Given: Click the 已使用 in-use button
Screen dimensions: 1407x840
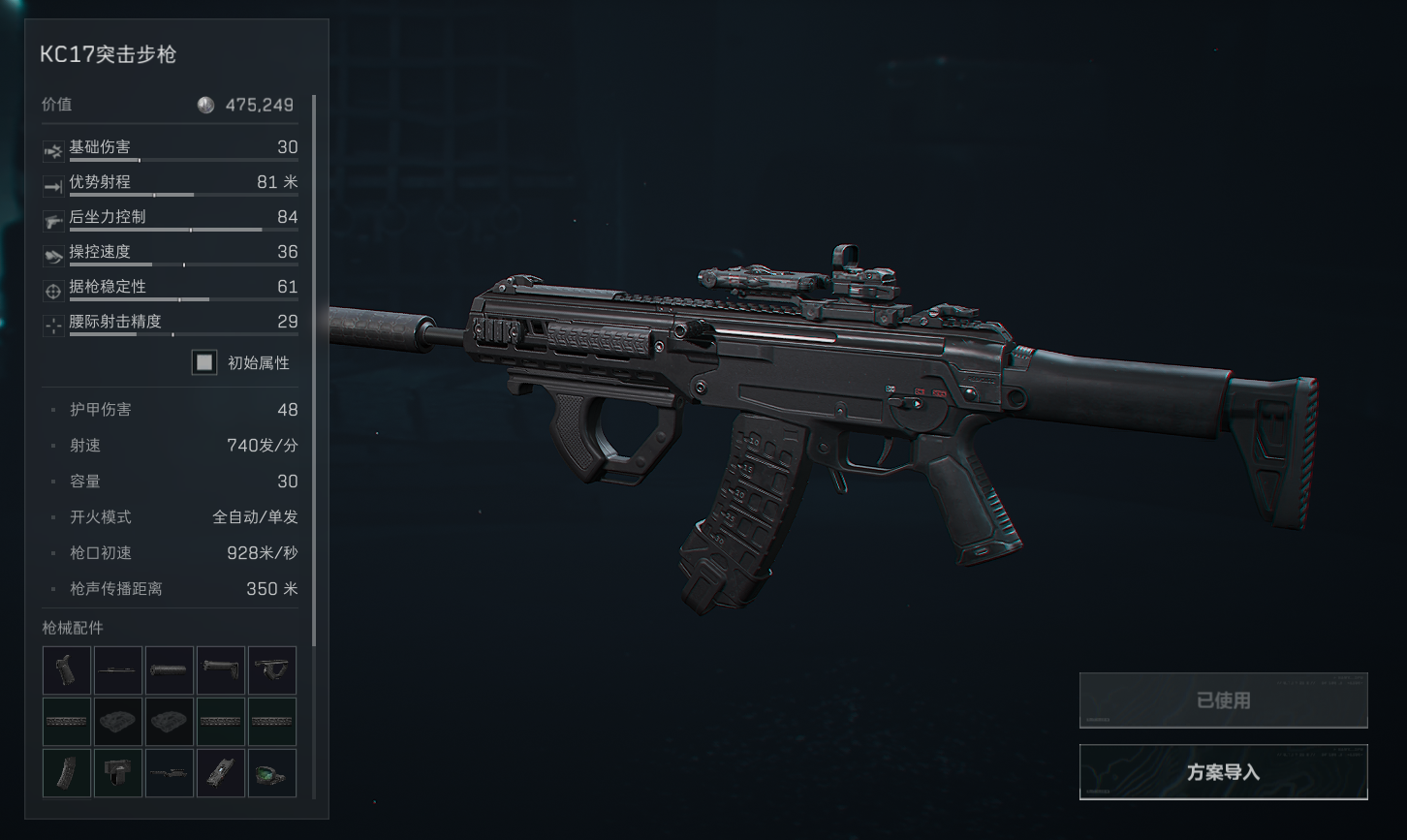Looking at the screenshot, I should pyautogui.click(x=1223, y=700).
